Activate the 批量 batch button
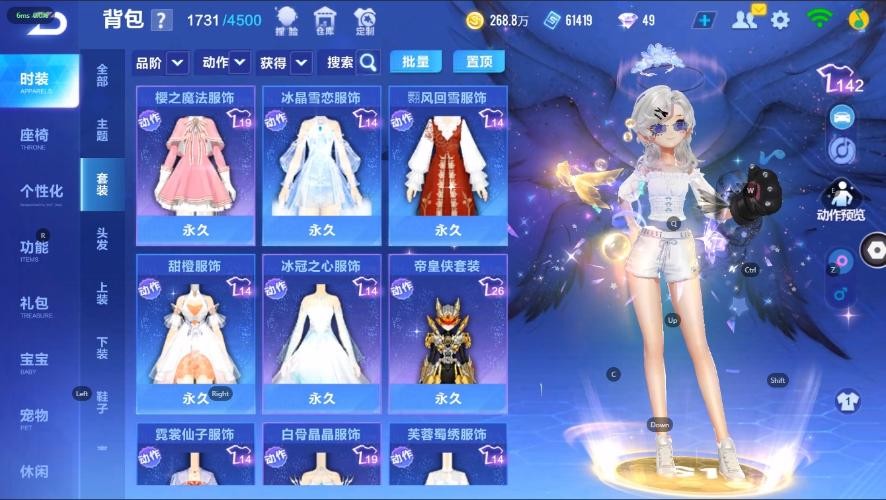This screenshot has width=886, height=500. (x=415, y=62)
